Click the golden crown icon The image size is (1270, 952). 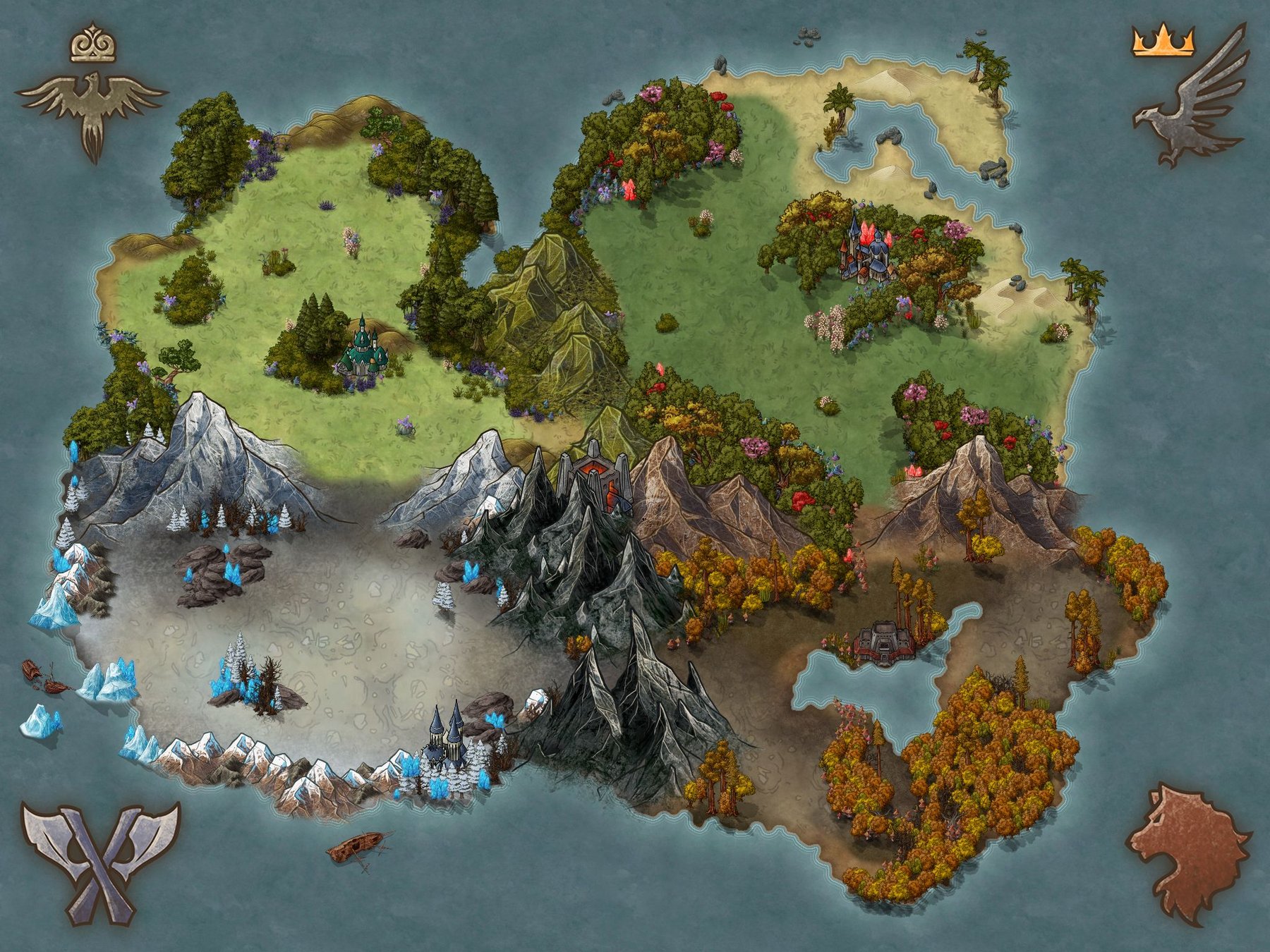tap(1163, 42)
